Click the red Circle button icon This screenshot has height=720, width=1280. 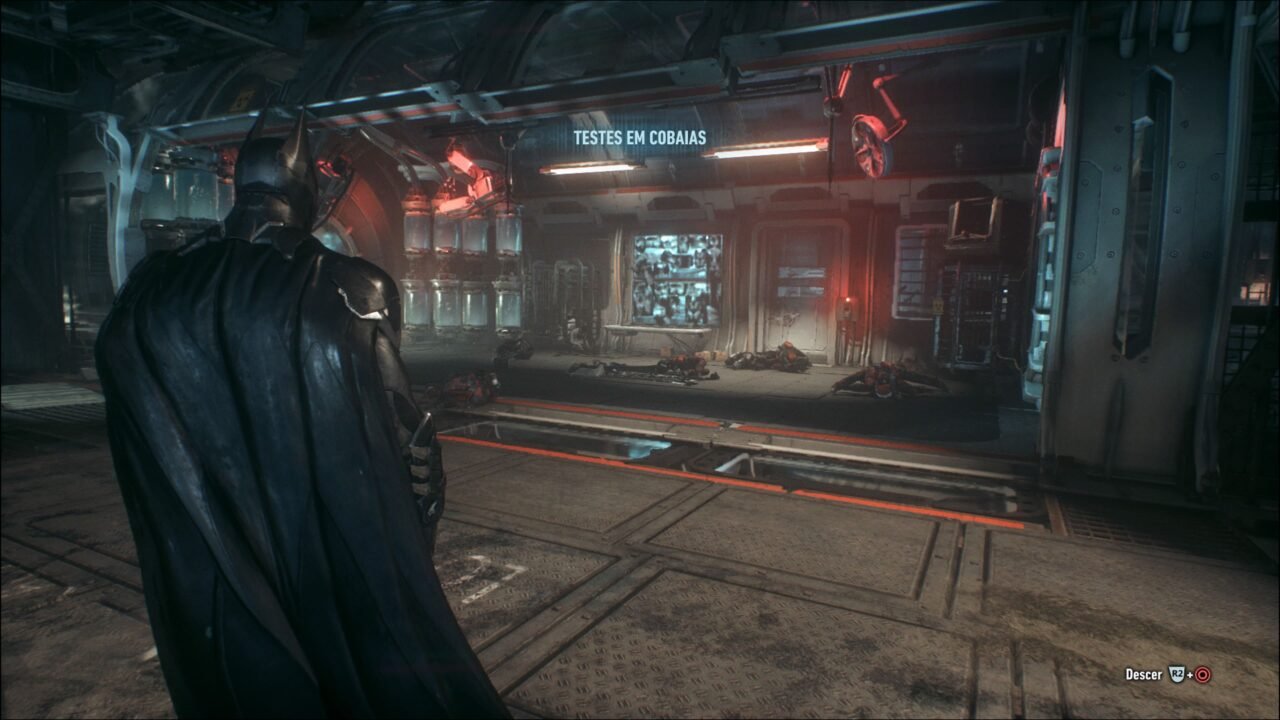pos(1202,675)
